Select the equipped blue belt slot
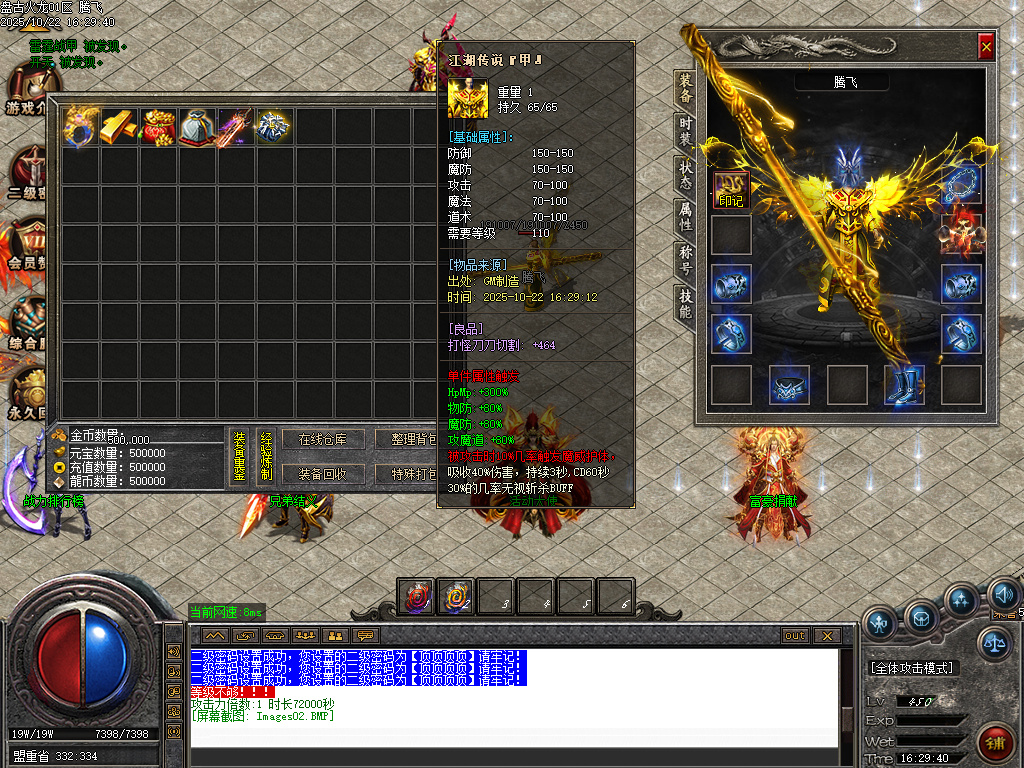Viewport: 1024px width, 768px height. tap(788, 385)
